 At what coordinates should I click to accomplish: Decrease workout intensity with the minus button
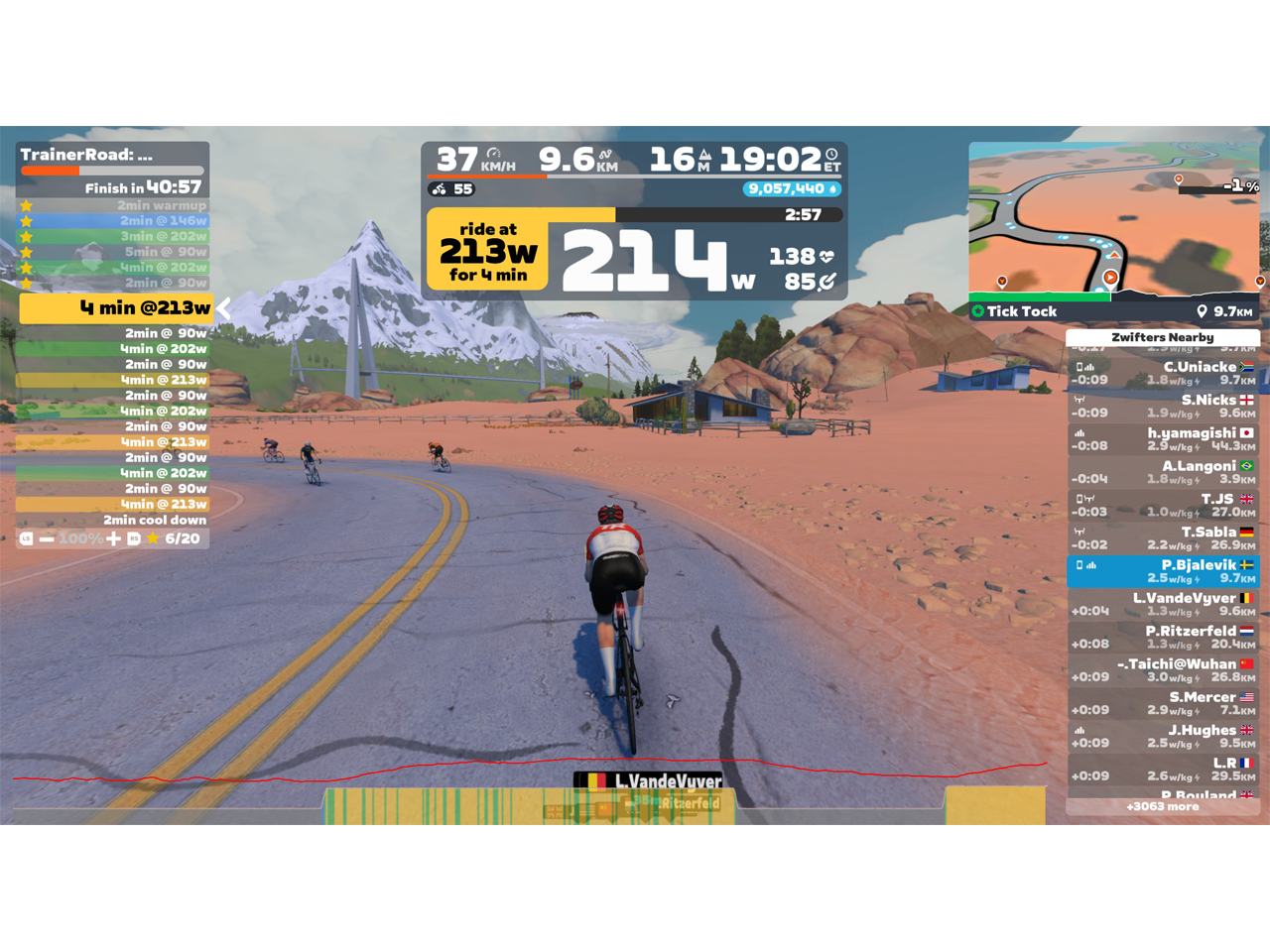47,538
